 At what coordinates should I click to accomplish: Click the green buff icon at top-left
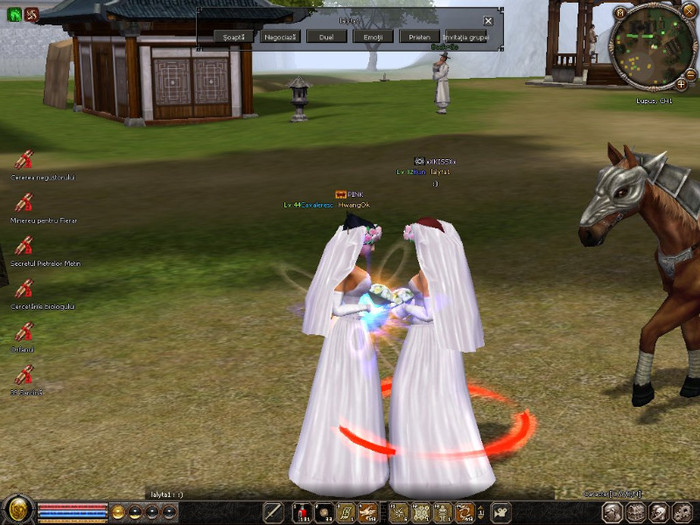14,15
